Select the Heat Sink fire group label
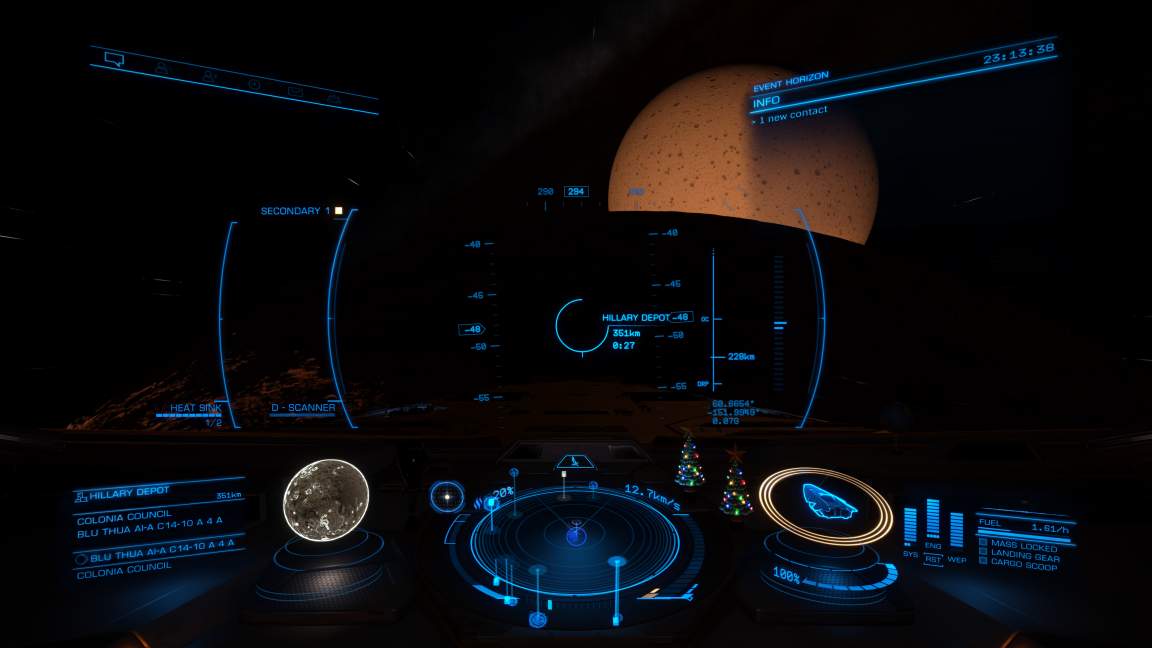Screen dimensions: 1152x648 [x=196, y=408]
